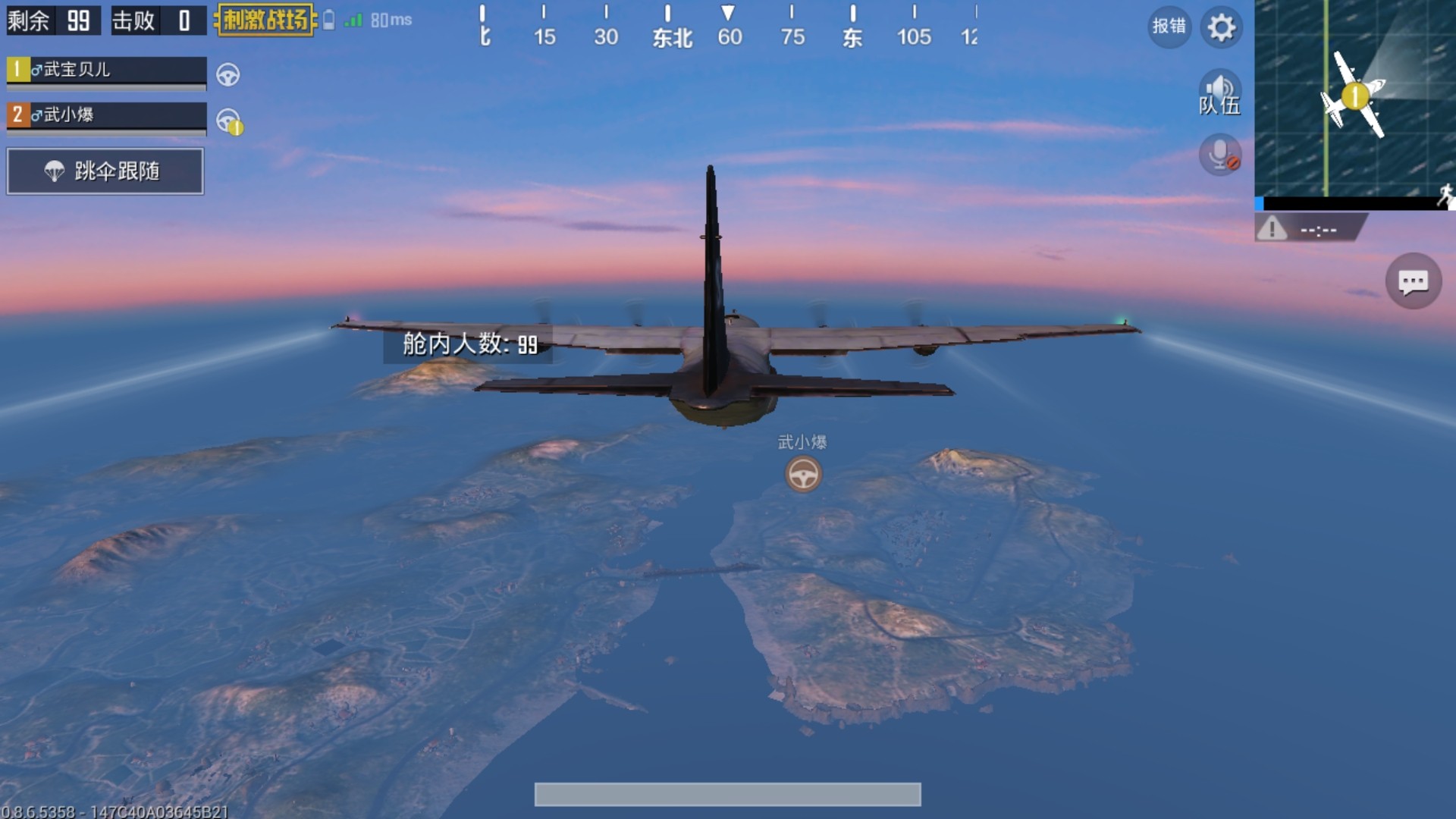Image resolution: width=1456 pixels, height=819 pixels.
Task: Open the chat speech bubble
Action: [x=1413, y=282]
